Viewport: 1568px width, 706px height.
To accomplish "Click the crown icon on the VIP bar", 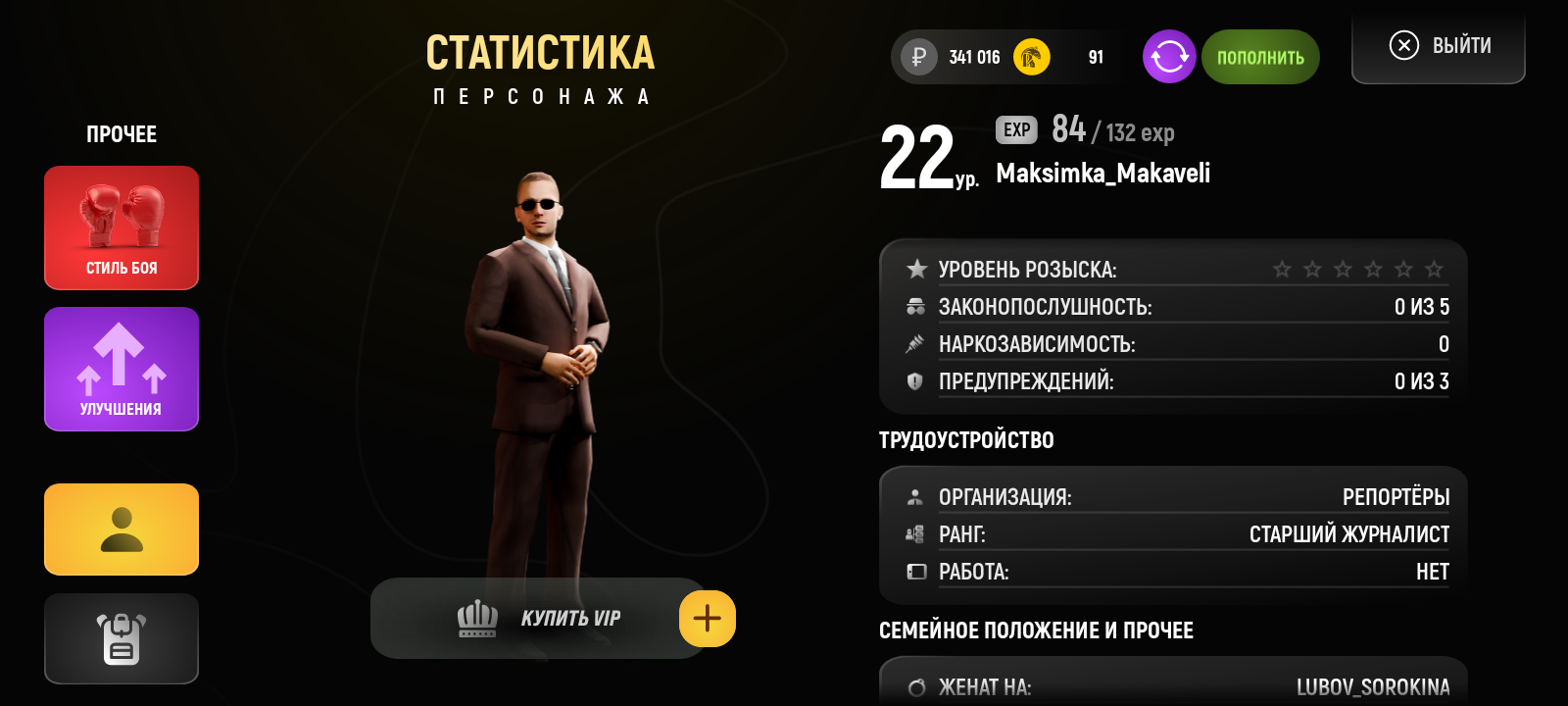I will (477, 618).
